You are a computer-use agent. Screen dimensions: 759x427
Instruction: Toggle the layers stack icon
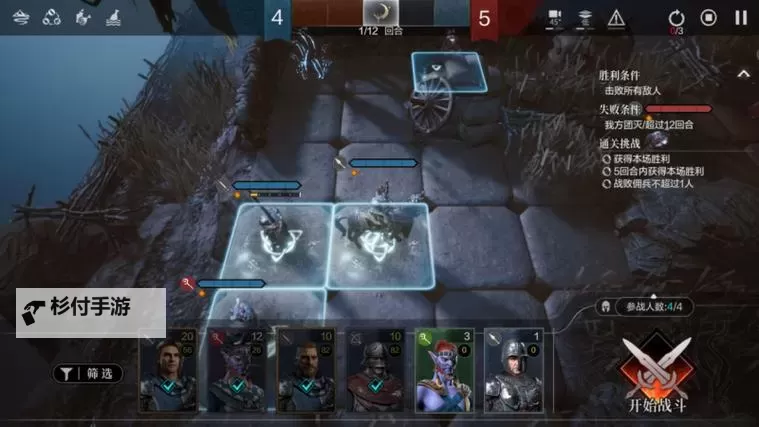tap(586, 17)
